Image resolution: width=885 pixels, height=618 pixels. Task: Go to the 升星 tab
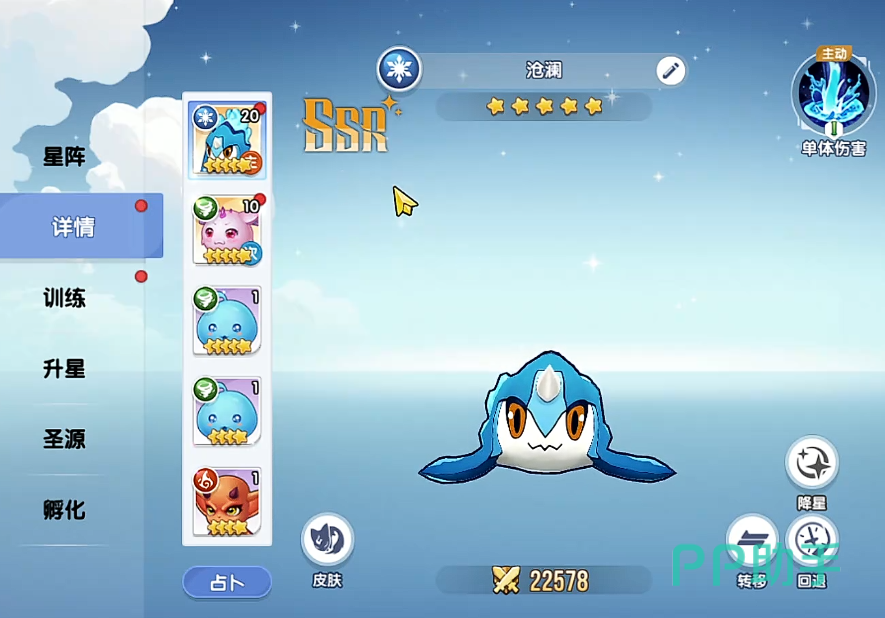64,369
